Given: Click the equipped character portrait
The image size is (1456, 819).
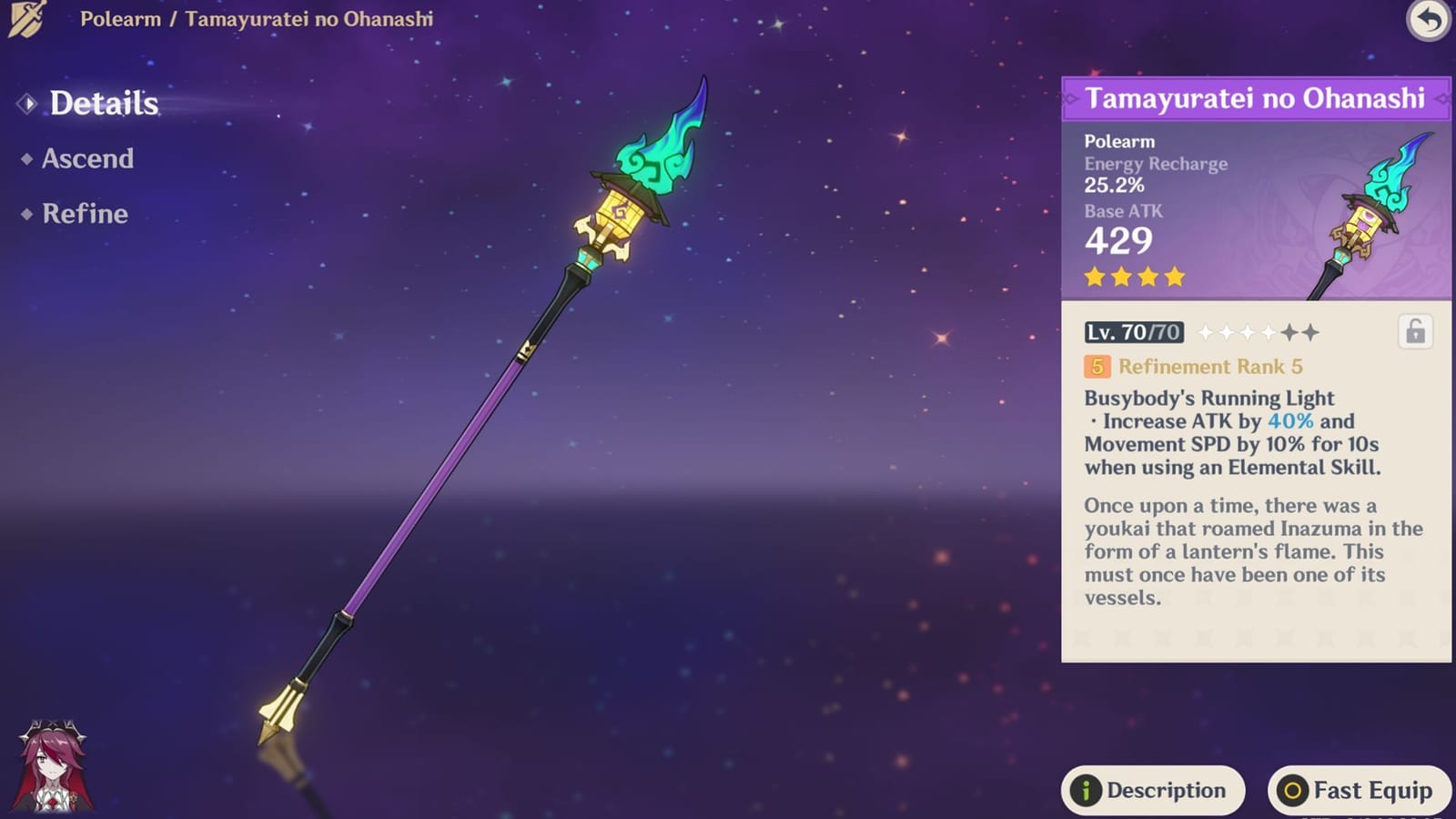Looking at the screenshot, I should coord(53,766).
